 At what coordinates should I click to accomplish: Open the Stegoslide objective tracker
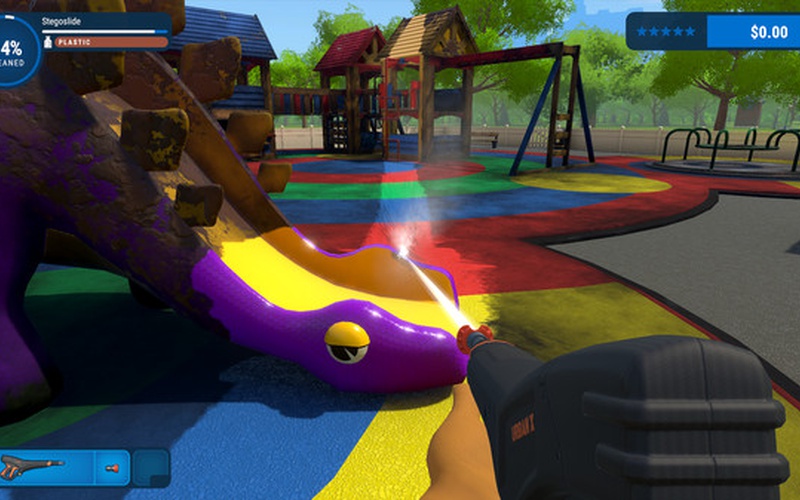(104, 30)
